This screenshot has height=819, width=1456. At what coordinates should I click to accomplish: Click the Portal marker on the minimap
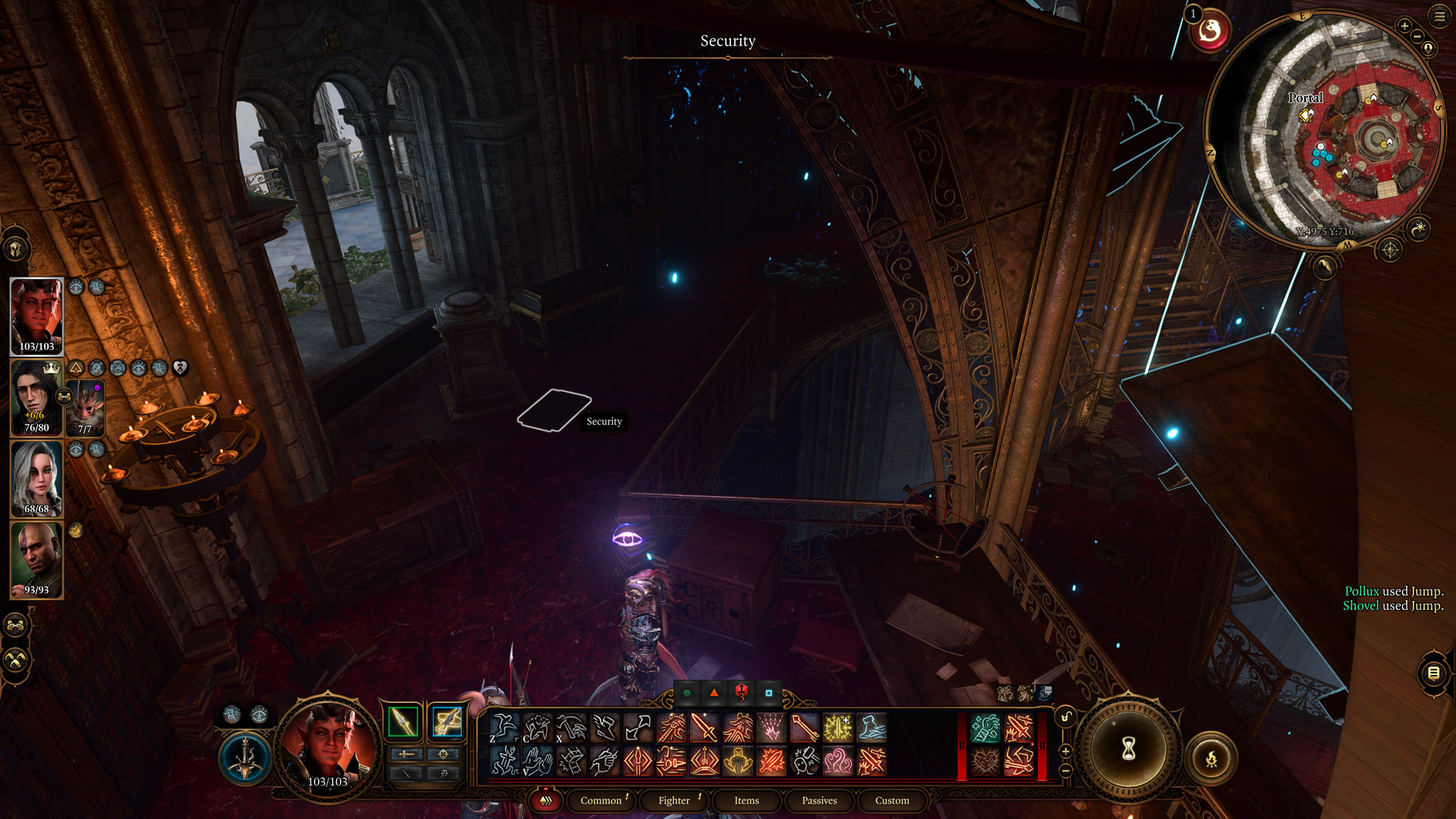click(x=1306, y=115)
